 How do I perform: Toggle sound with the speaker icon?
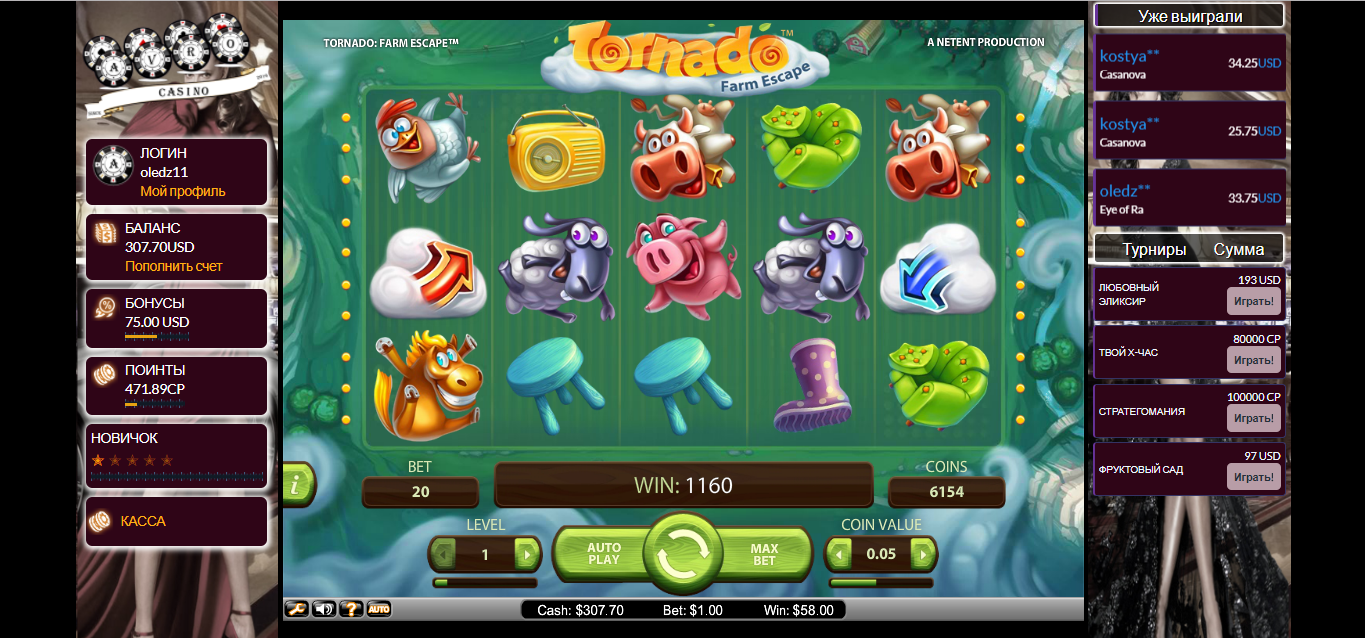pos(324,608)
